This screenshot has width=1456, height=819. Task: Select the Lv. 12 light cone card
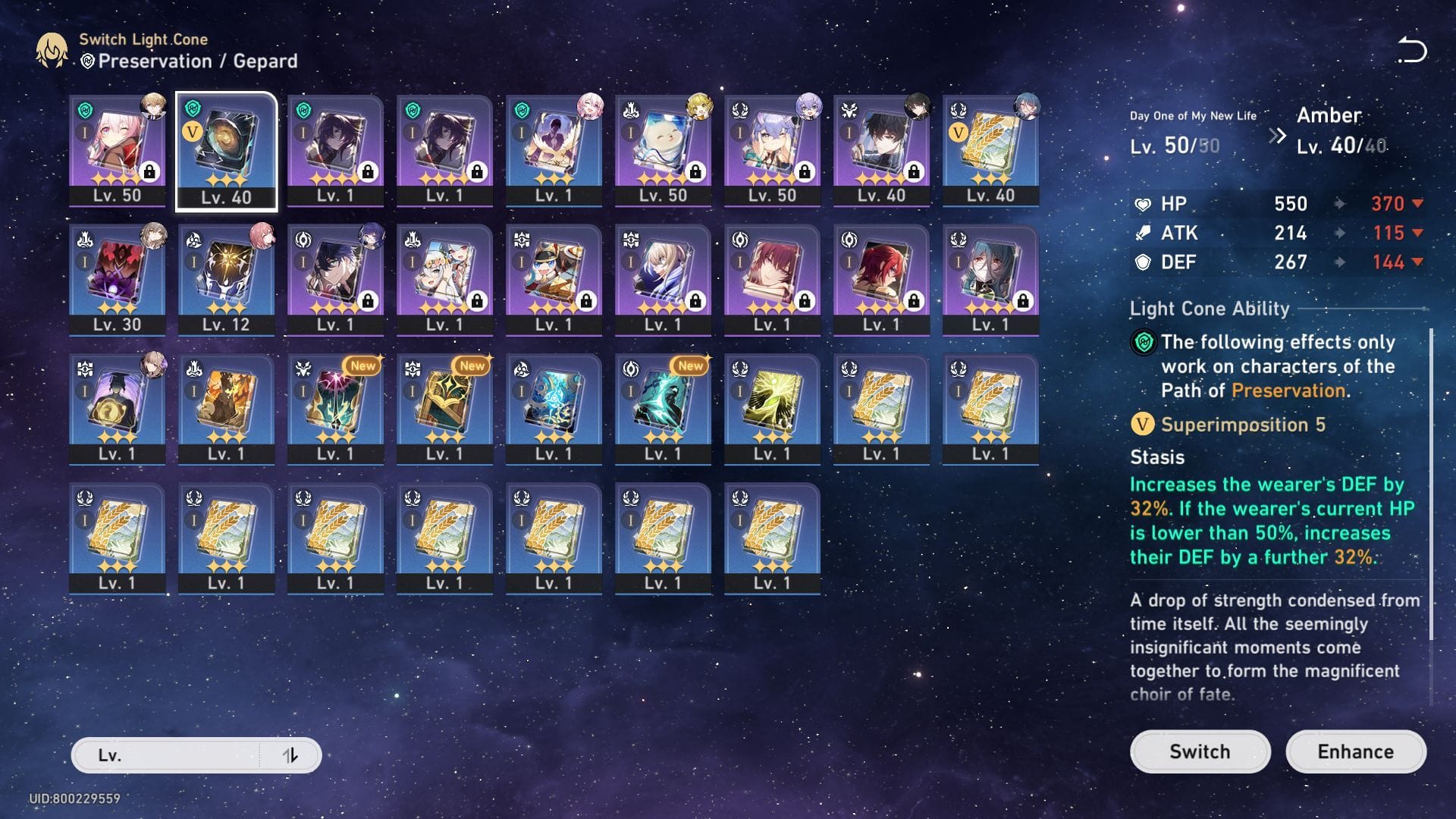pos(226,279)
